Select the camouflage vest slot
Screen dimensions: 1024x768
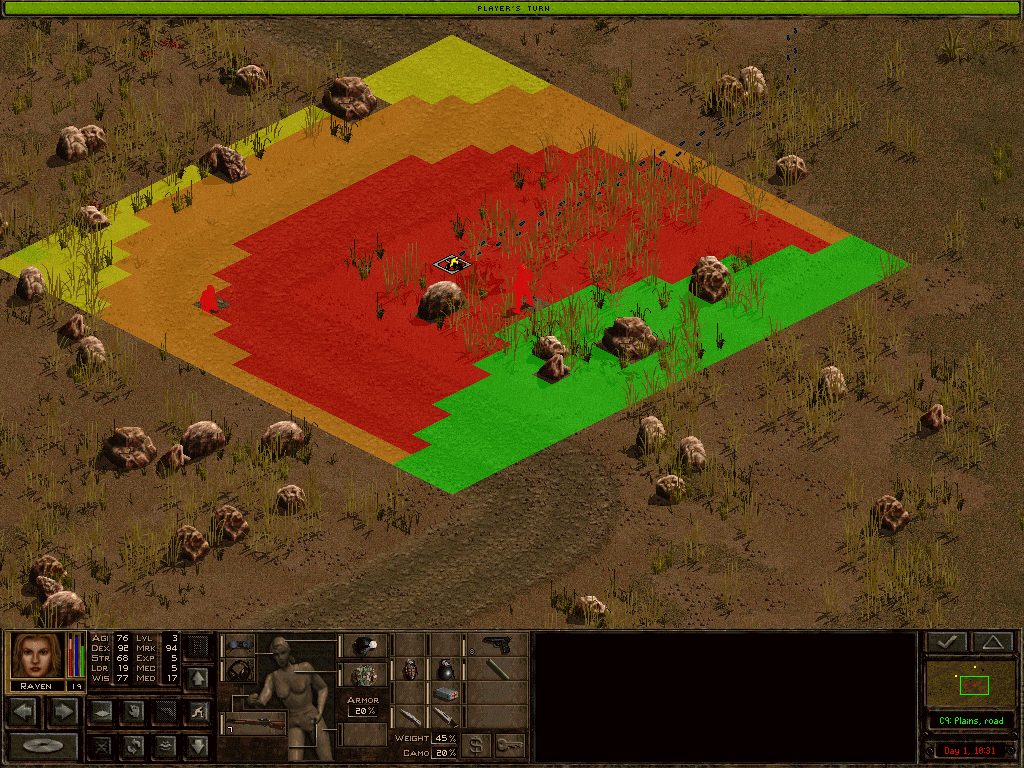(x=363, y=675)
